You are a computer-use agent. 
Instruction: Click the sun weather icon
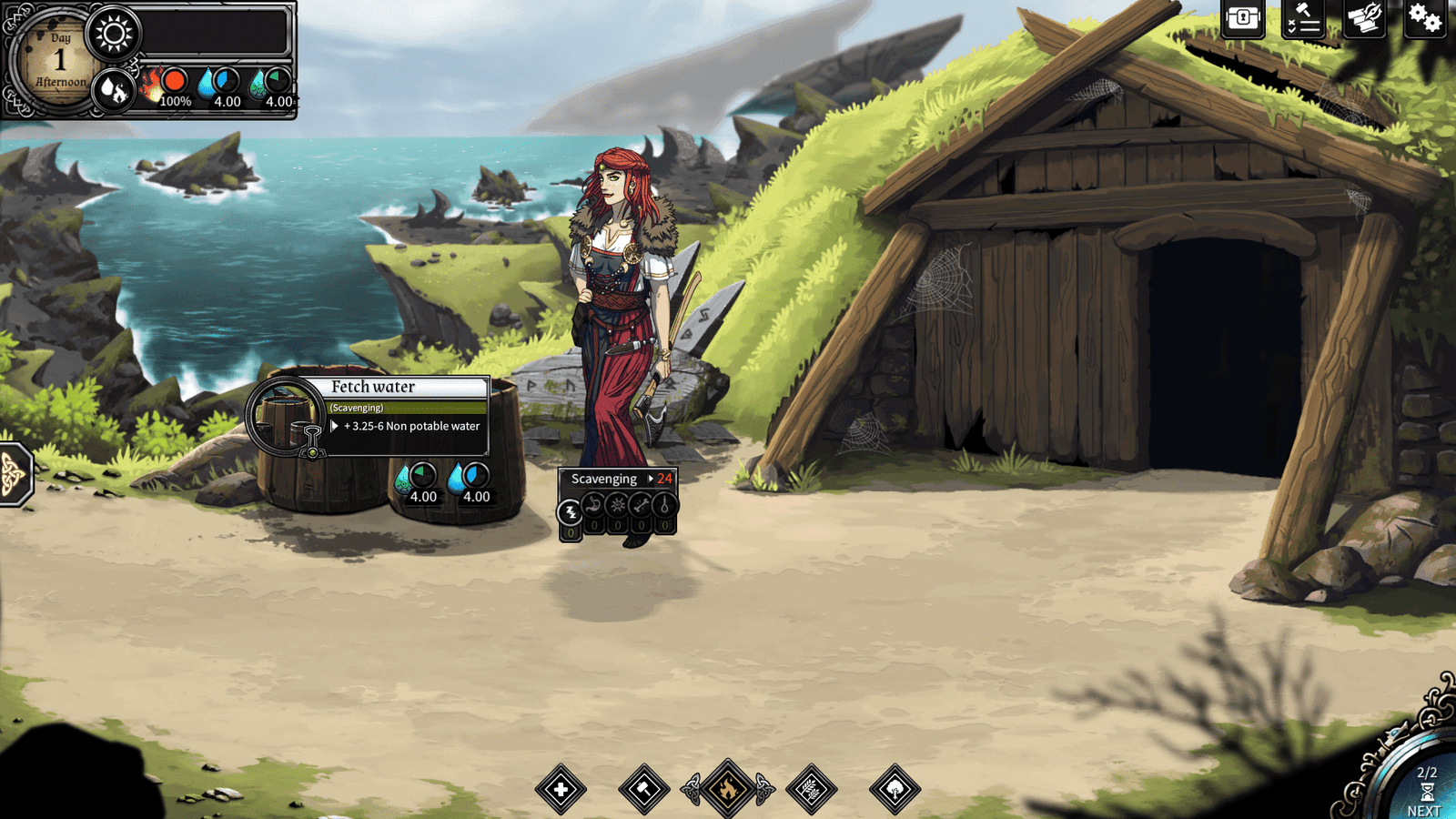pyautogui.click(x=114, y=35)
